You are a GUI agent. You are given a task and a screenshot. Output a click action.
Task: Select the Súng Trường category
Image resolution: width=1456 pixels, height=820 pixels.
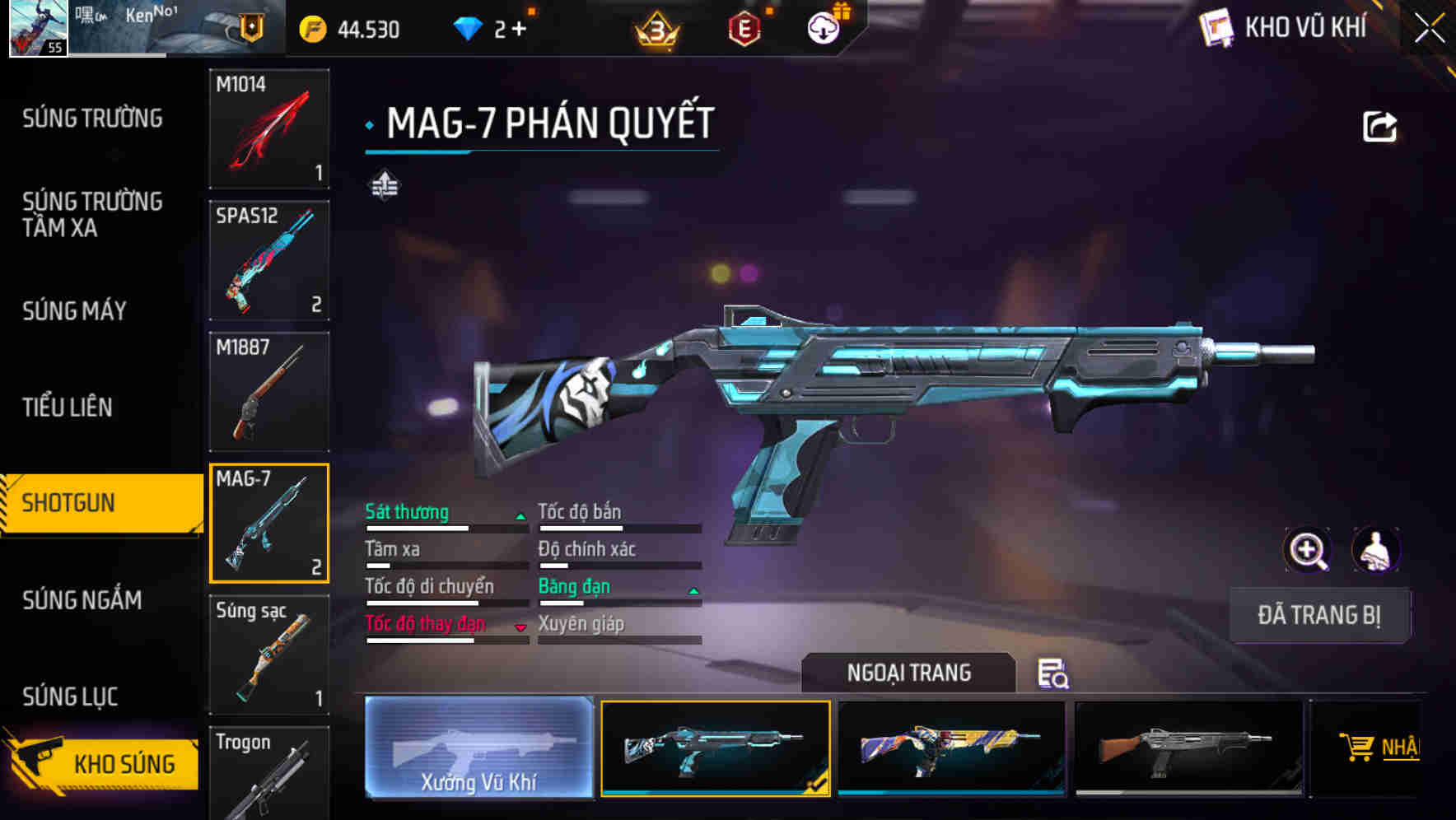(92, 119)
